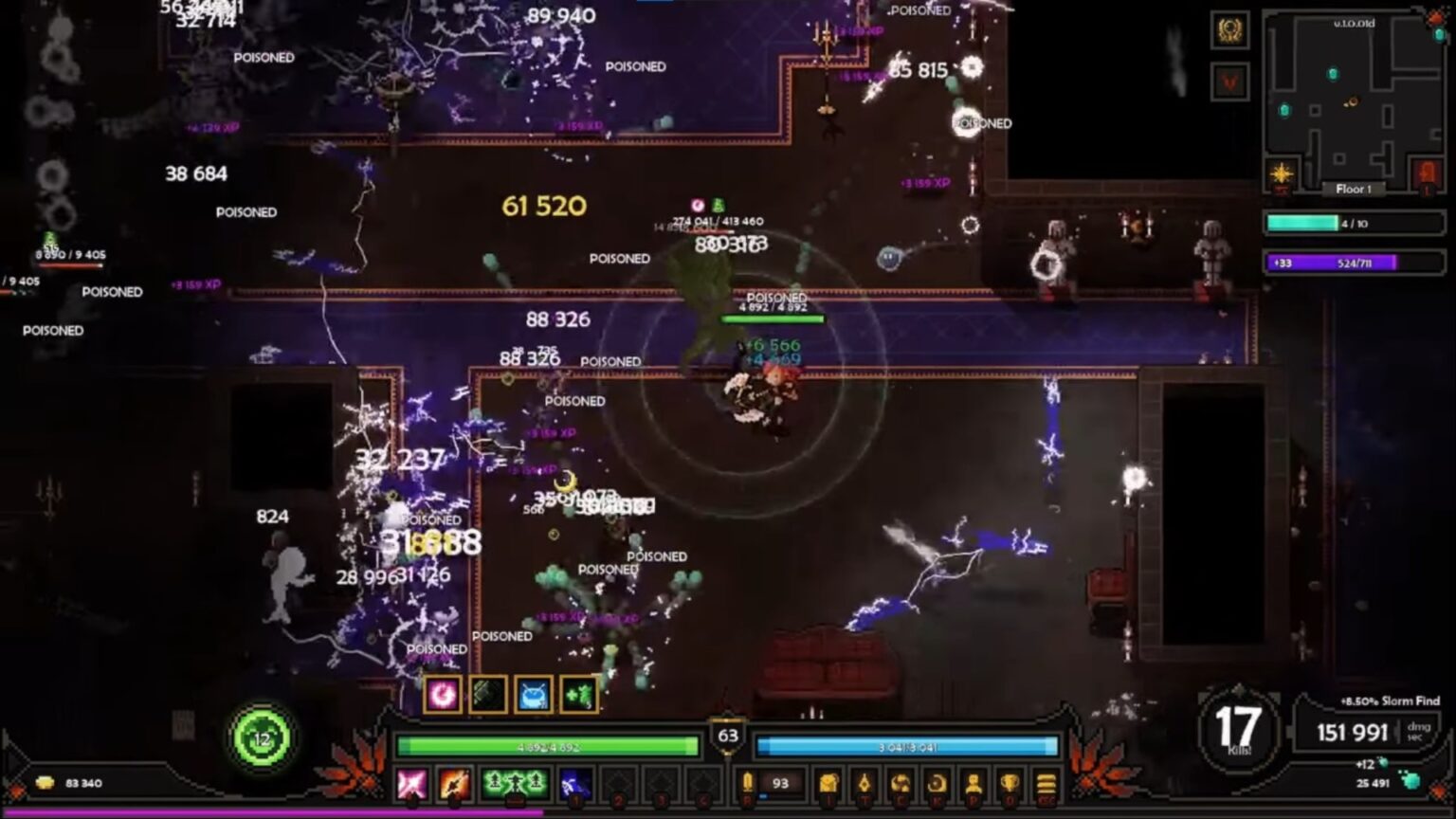Click the red V emblem below the laurel icon
Image resolution: width=1456 pixels, height=819 pixels.
[x=1228, y=82]
